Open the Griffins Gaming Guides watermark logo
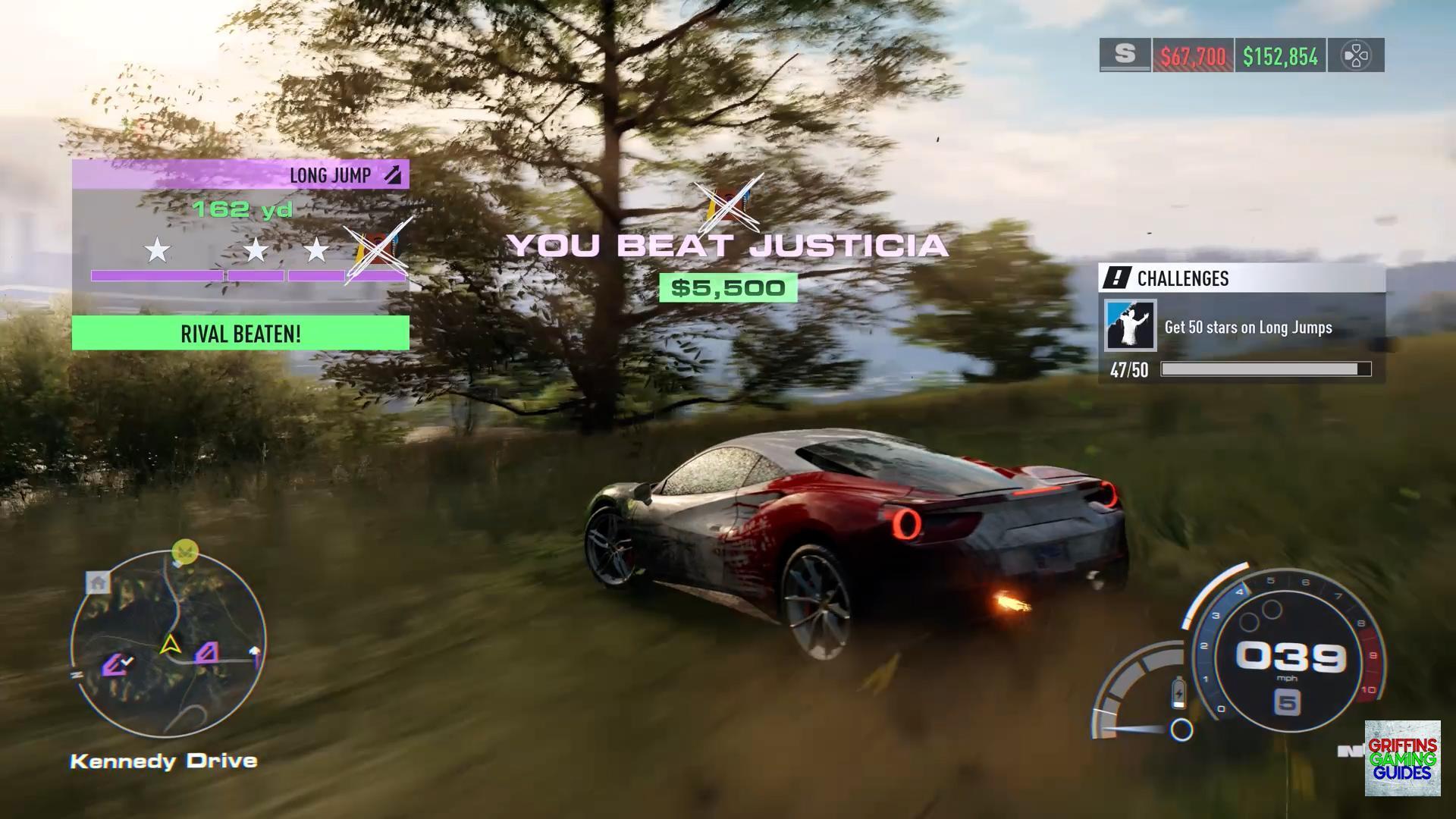 point(1402,758)
